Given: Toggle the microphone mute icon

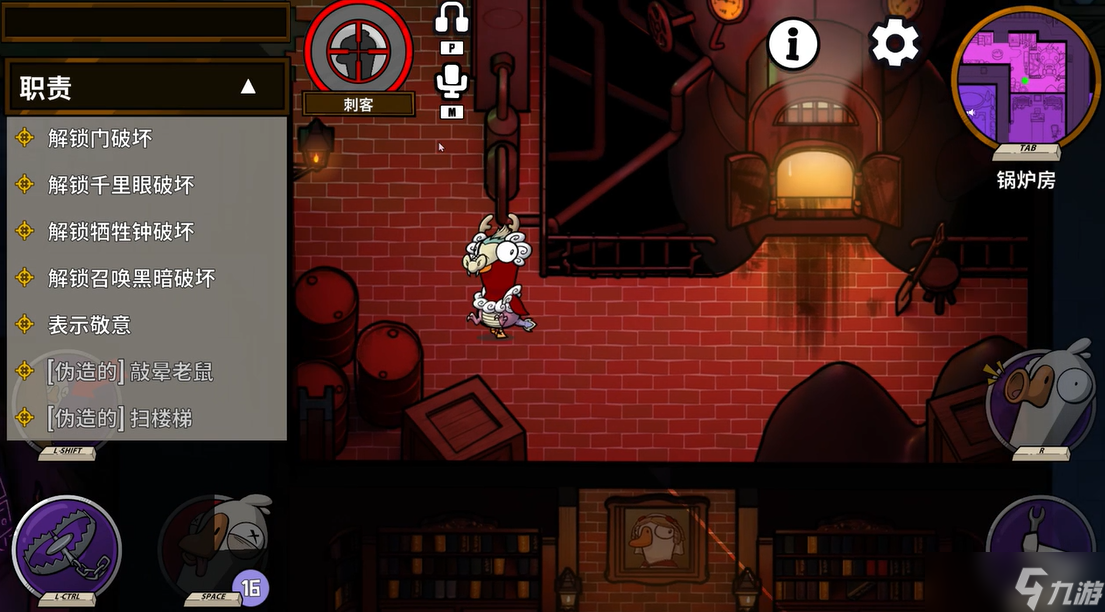Looking at the screenshot, I should pyautogui.click(x=452, y=82).
